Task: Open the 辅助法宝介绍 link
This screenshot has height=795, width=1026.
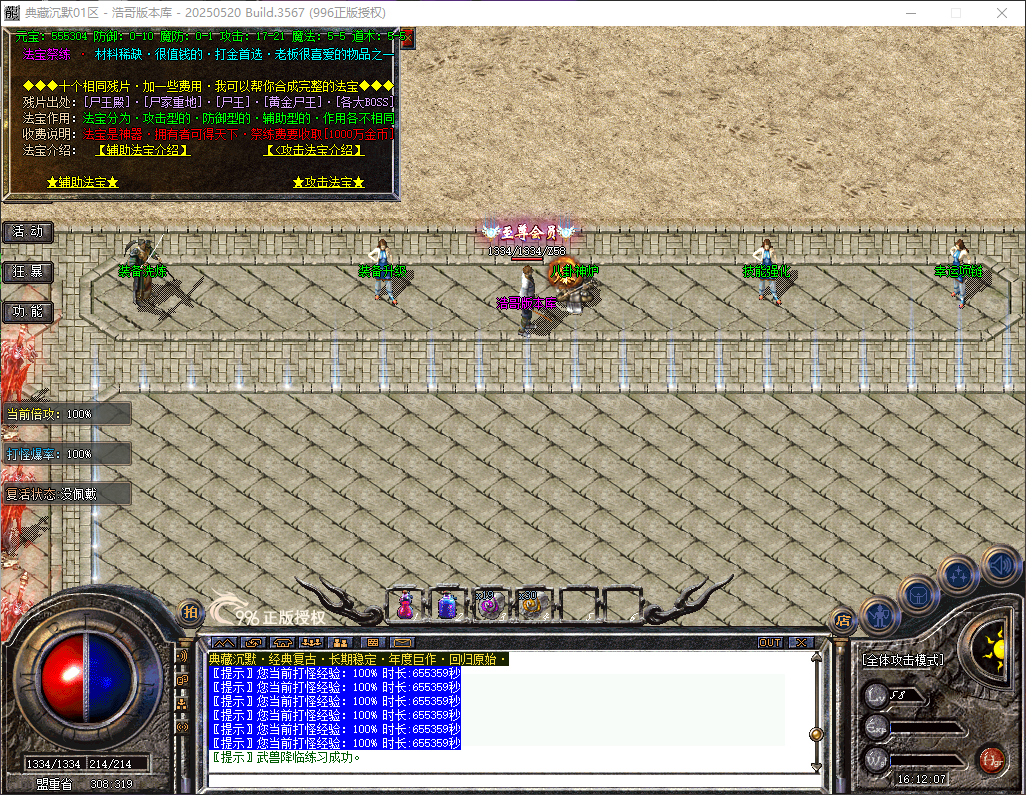Action: (x=143, y=150)
